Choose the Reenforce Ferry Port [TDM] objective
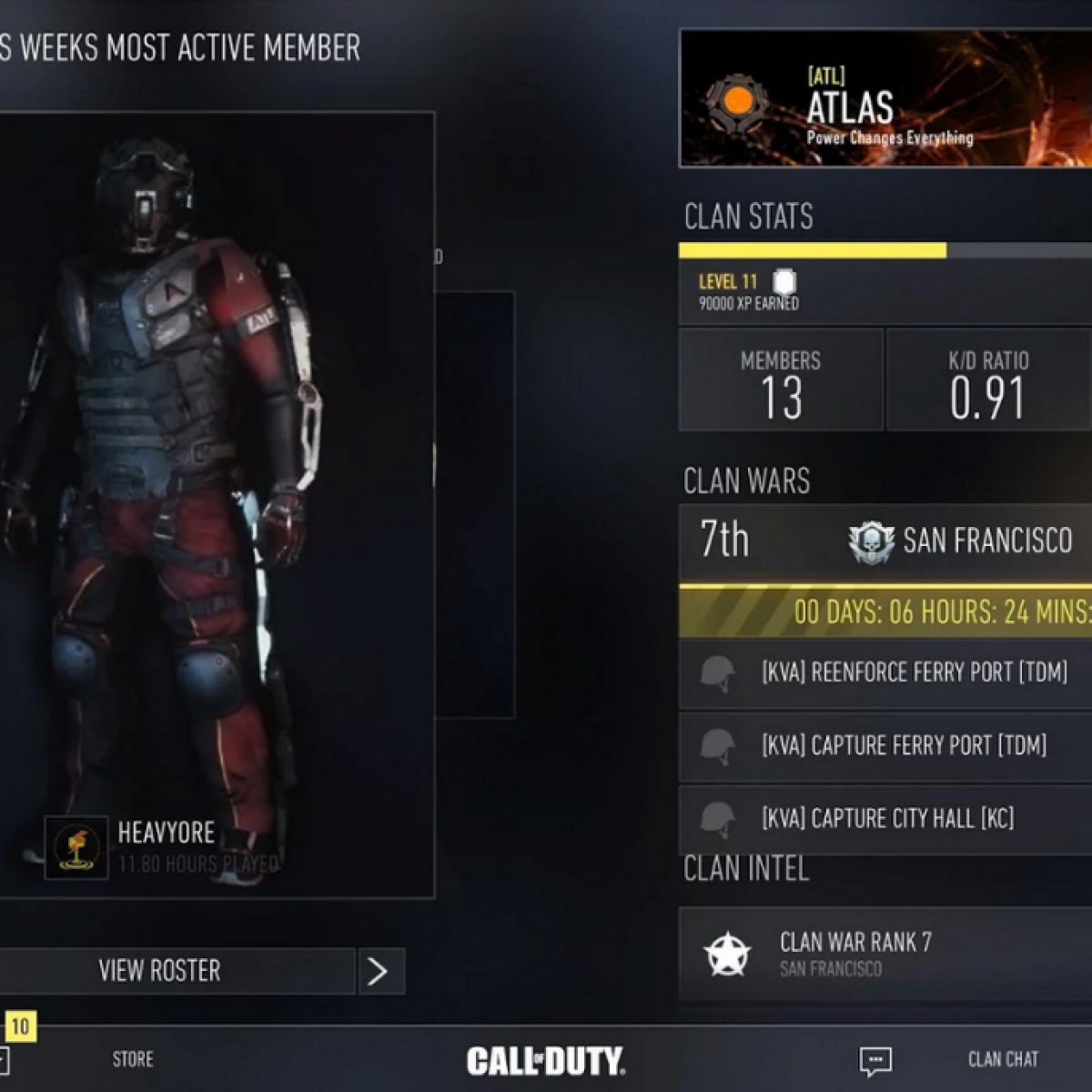Screen dimensions: 1092x1092 click(x=885, y=673)
